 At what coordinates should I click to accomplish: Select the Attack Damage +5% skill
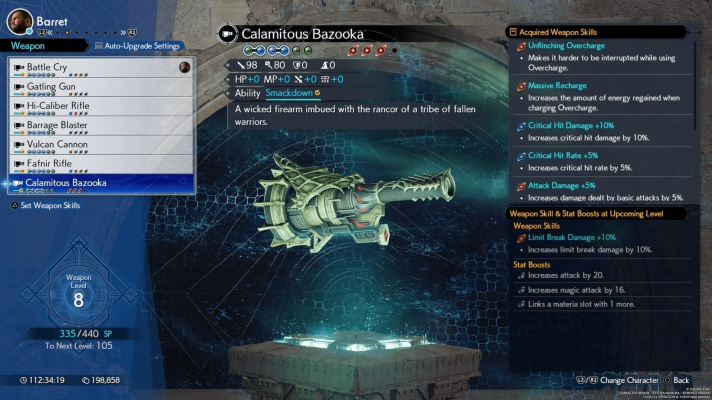click(x=561, y=185)
